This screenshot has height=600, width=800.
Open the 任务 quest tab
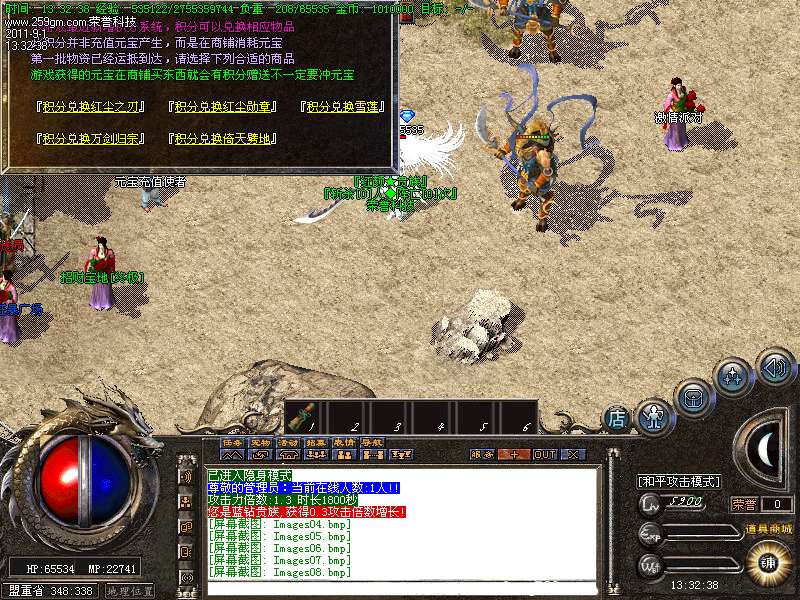click(232, 442)
